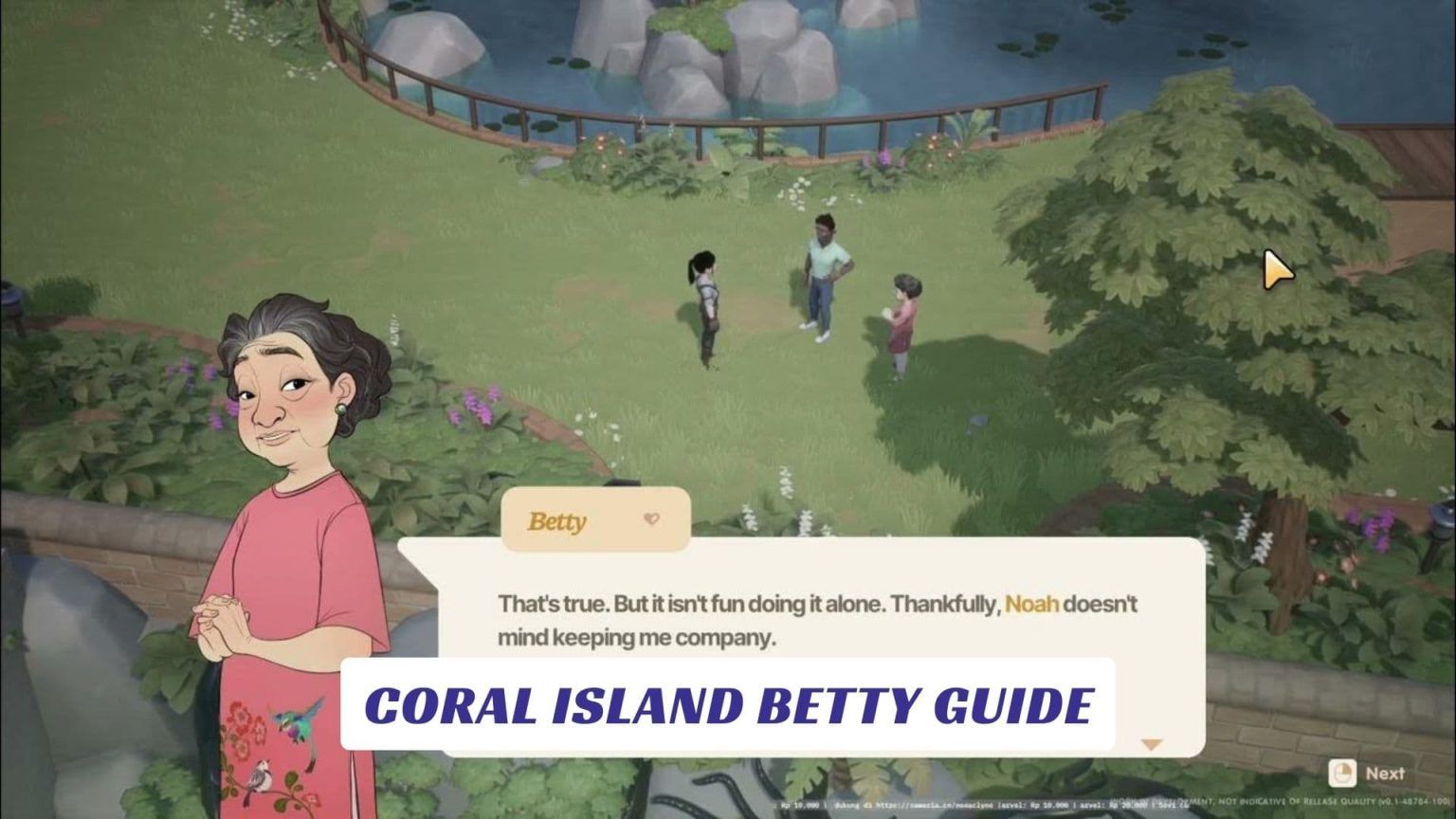The height and width of the screenshot is (819, 1456).
Task: Click the clock icon beside Next
Action: (x=1342, y=773)
